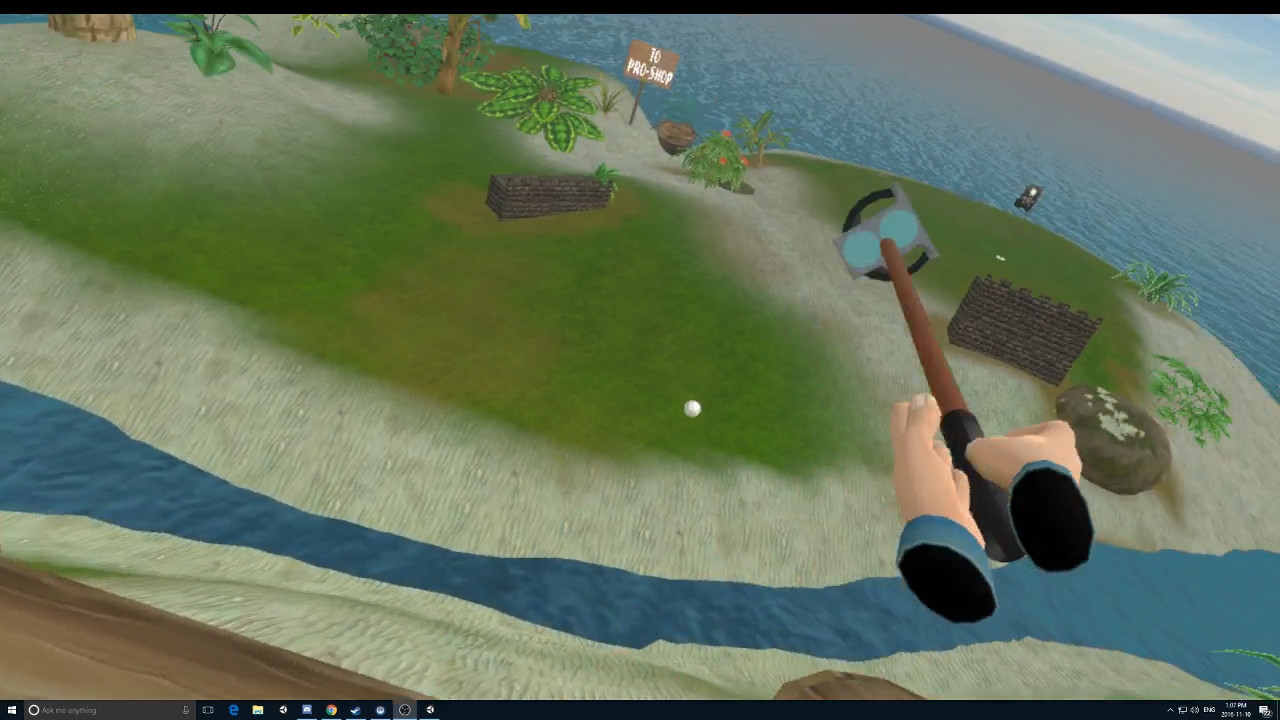This screenshot has width=1280, height=720.
Task: Open the SteamVR status window from the taskbar
Action: 404,710
